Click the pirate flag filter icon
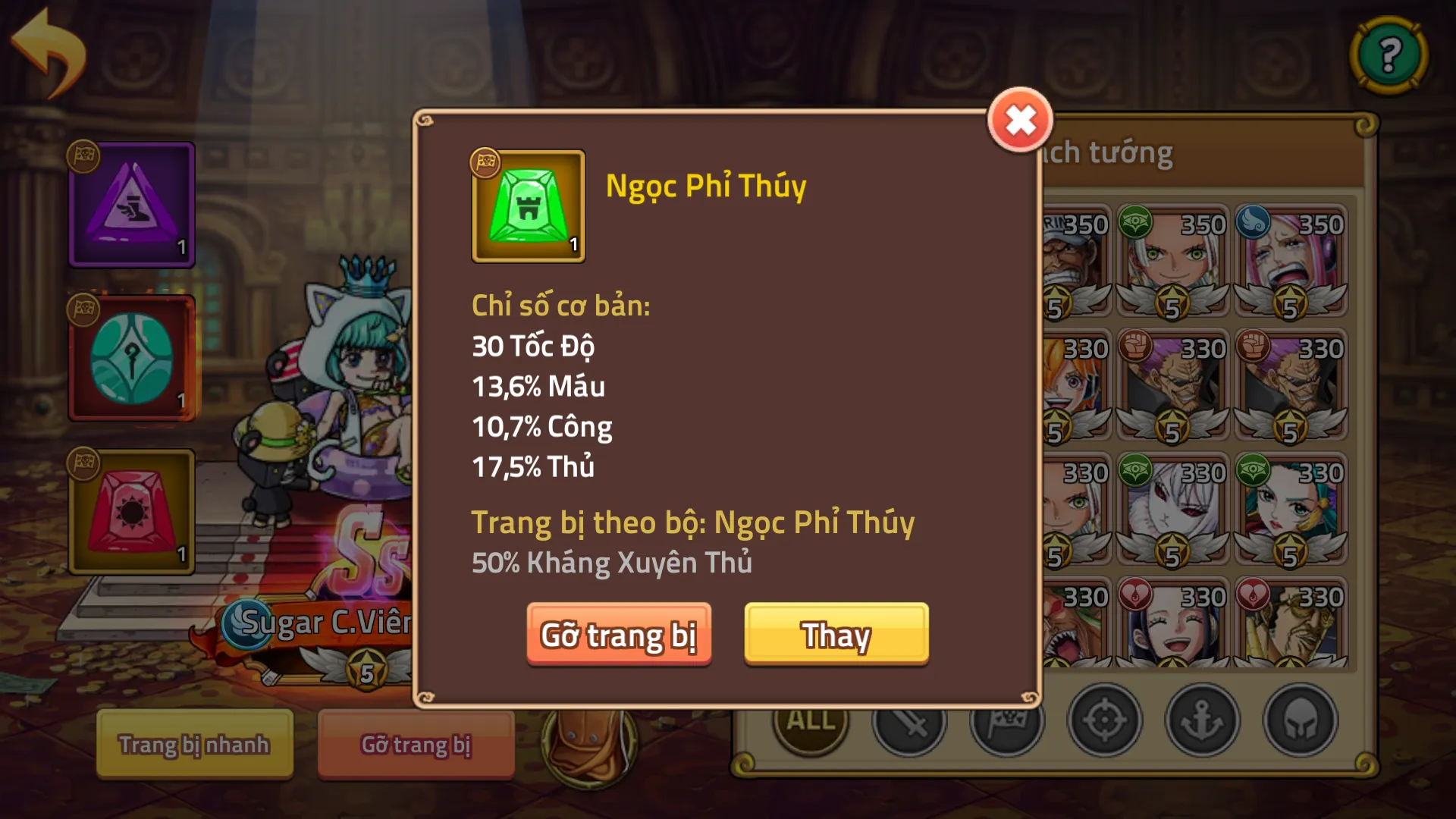This screenshot has width=1456, height=819. tap(1006, 723)
